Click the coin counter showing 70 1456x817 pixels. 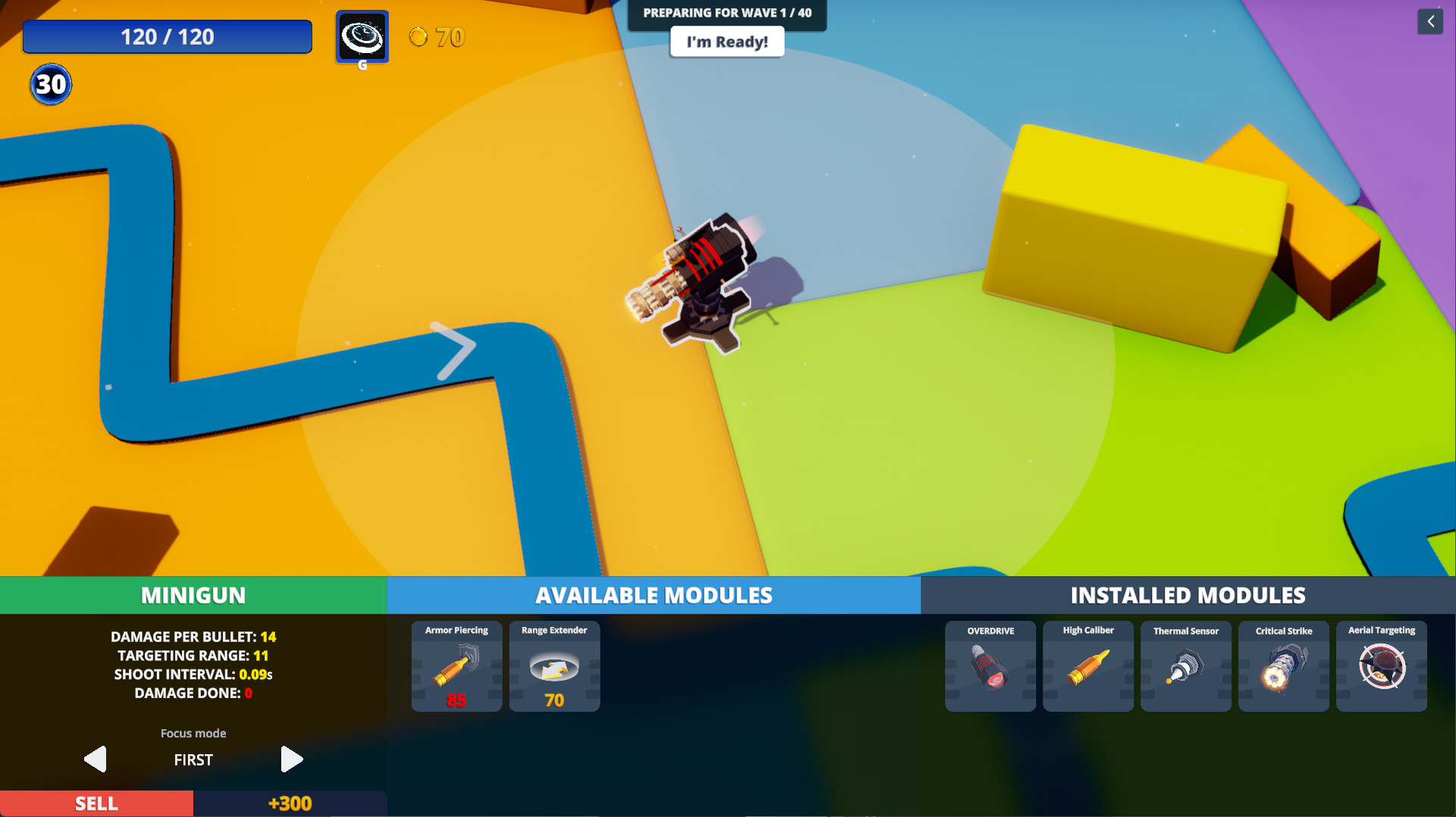tap(437, 37)
